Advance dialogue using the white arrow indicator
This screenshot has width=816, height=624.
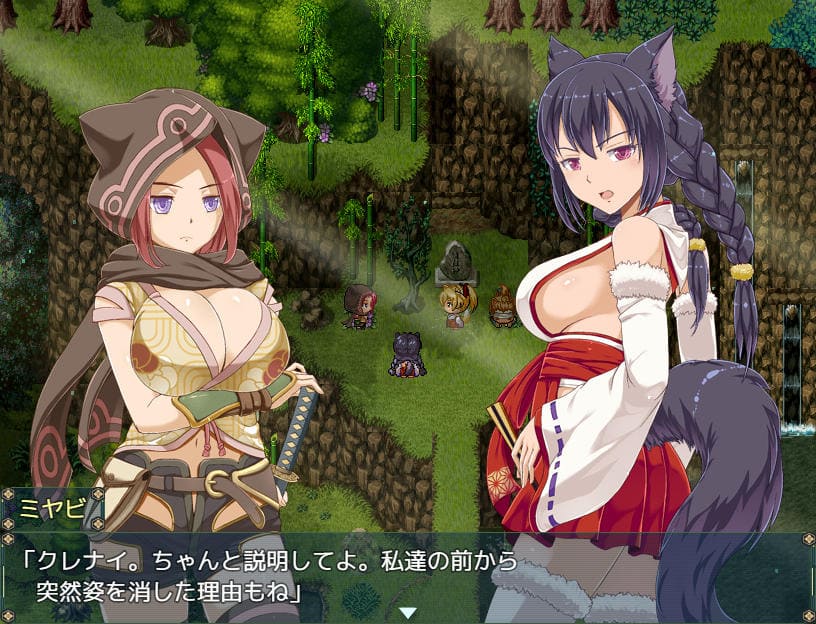(x=407, y=612)
